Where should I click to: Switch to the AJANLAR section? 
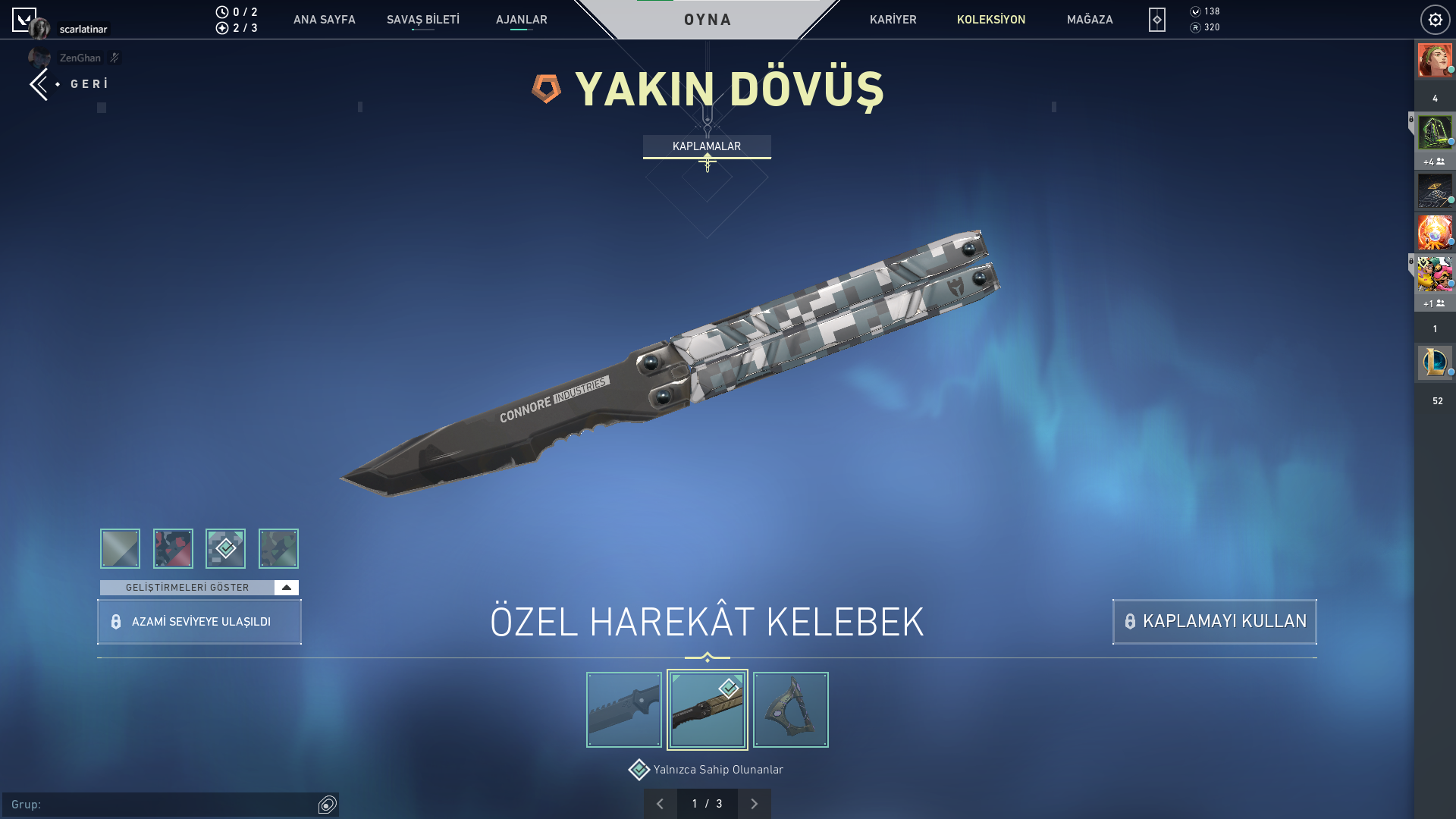(521, 20)
